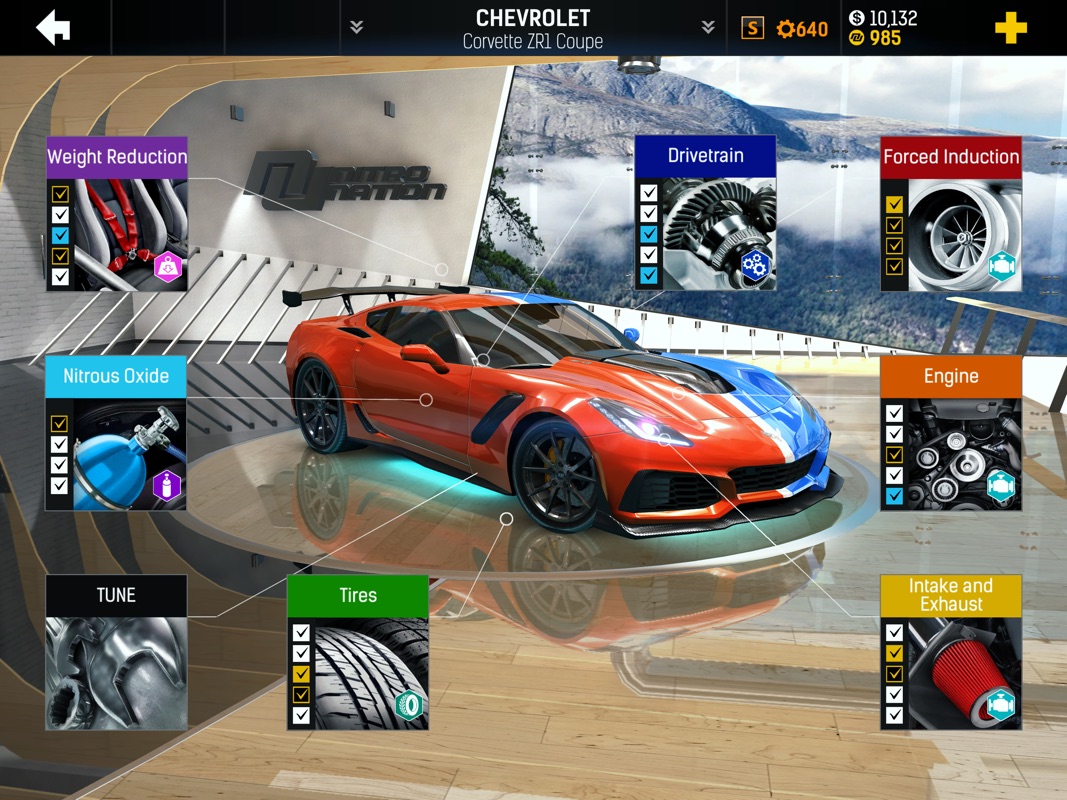Add currency with the yellow plus button
The width and height of the screenshot is (1067, 800).
[1010, 28]
